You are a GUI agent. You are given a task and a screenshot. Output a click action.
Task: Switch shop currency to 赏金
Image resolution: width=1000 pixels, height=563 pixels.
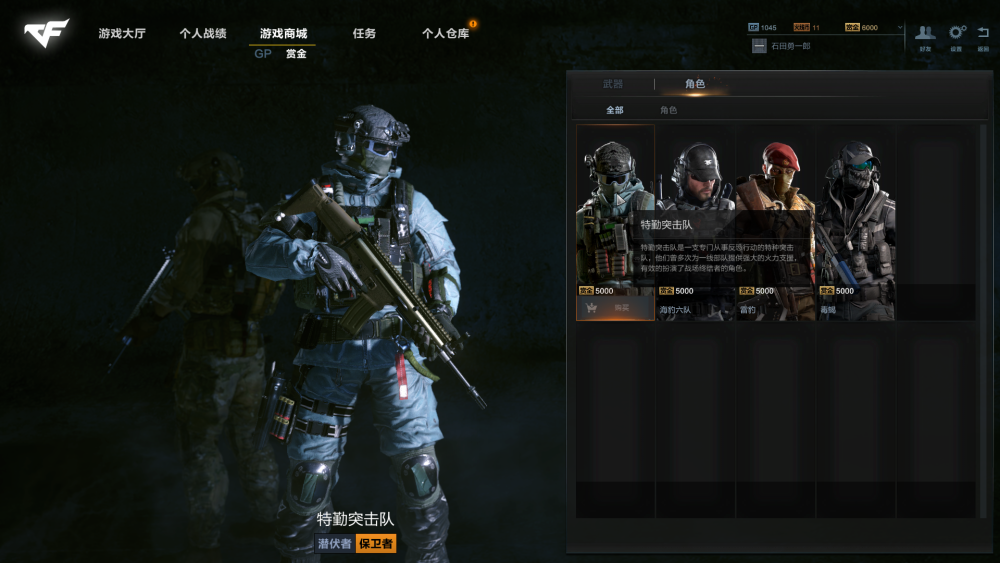[x=296, y=54]
